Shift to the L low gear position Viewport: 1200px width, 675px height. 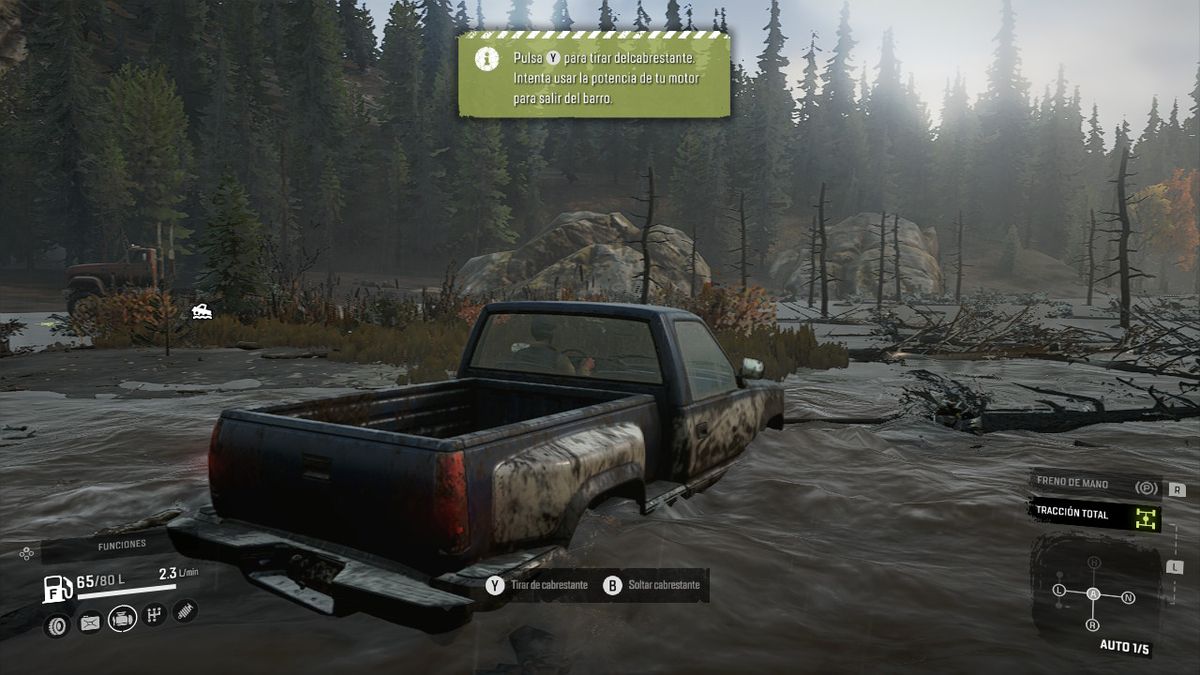(x=1059, y=590)
